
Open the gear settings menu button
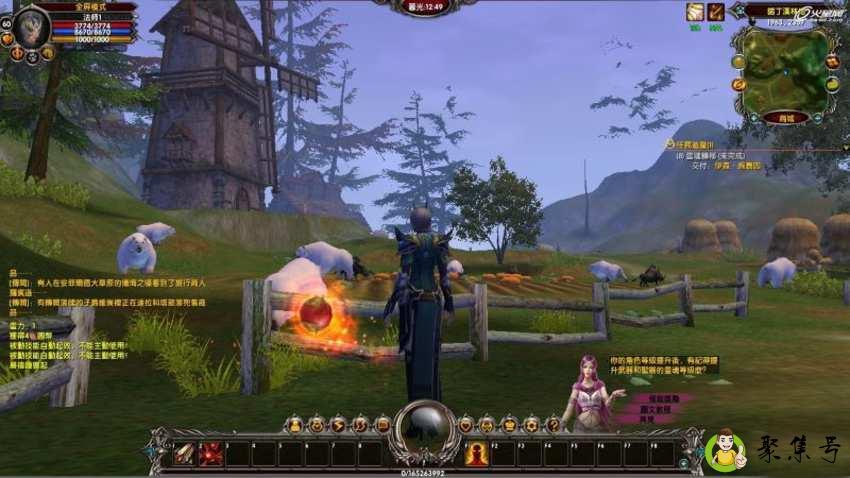click(531, 425)
